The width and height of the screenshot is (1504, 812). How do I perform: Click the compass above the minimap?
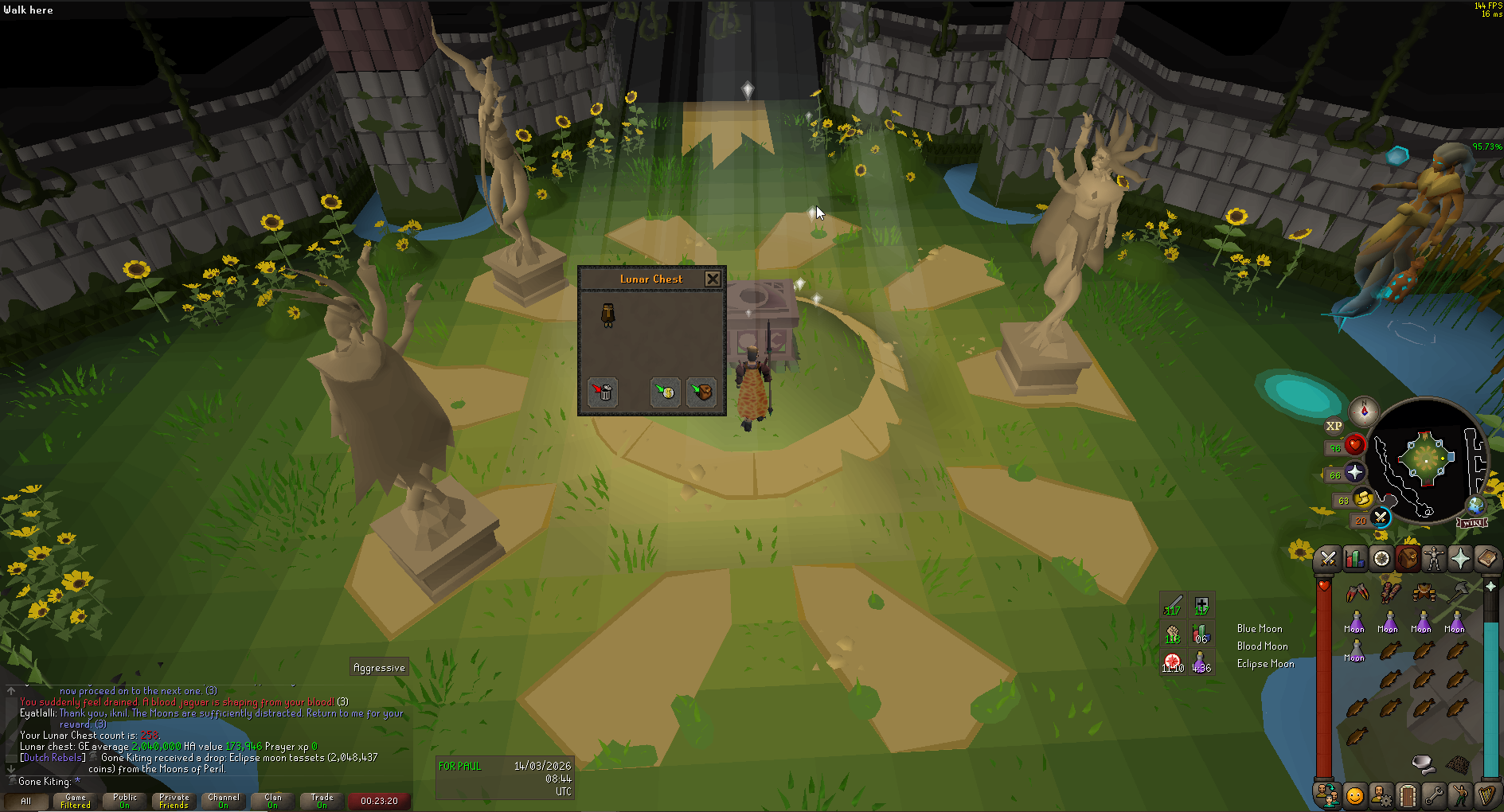(x=1364, y=411)
